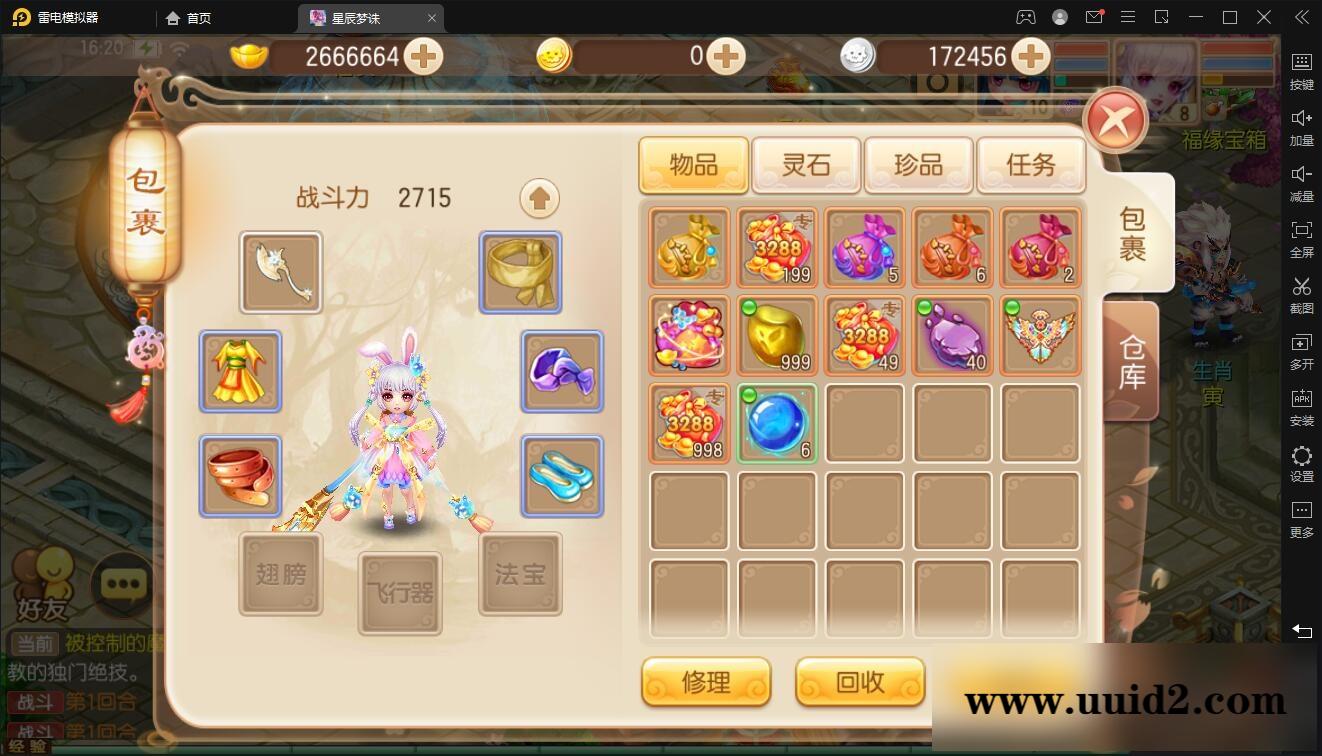Switch to the 灵石 inventory tab
Viewport: 1322px width, 756px height.
806,165
